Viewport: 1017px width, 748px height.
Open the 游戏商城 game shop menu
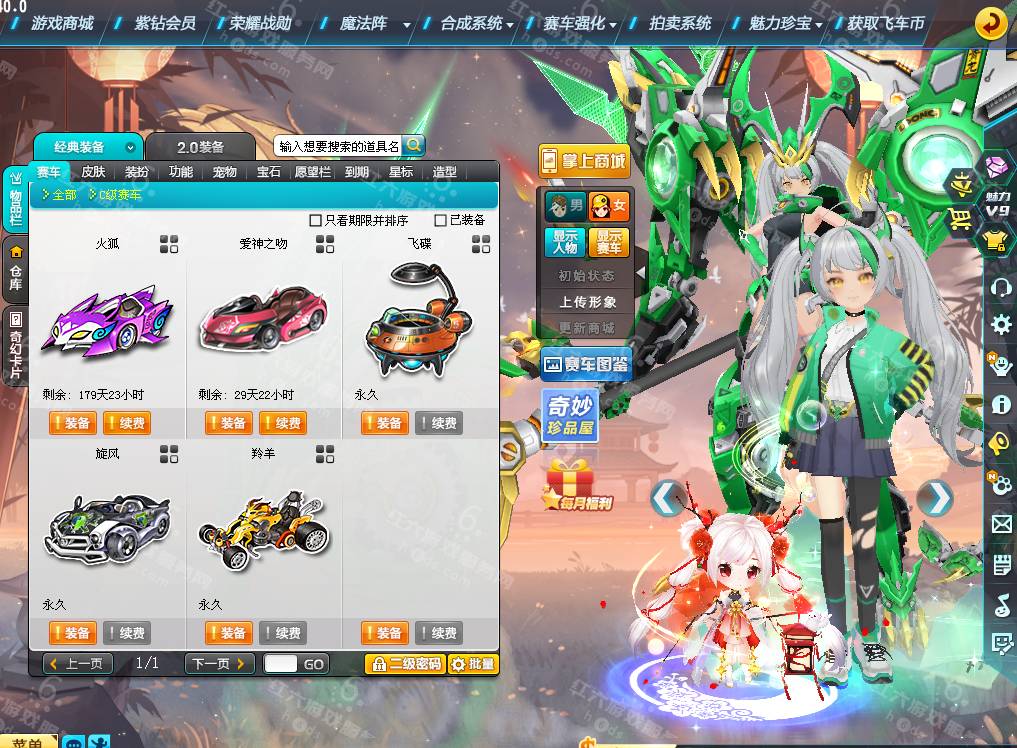(x=61, y=22)
